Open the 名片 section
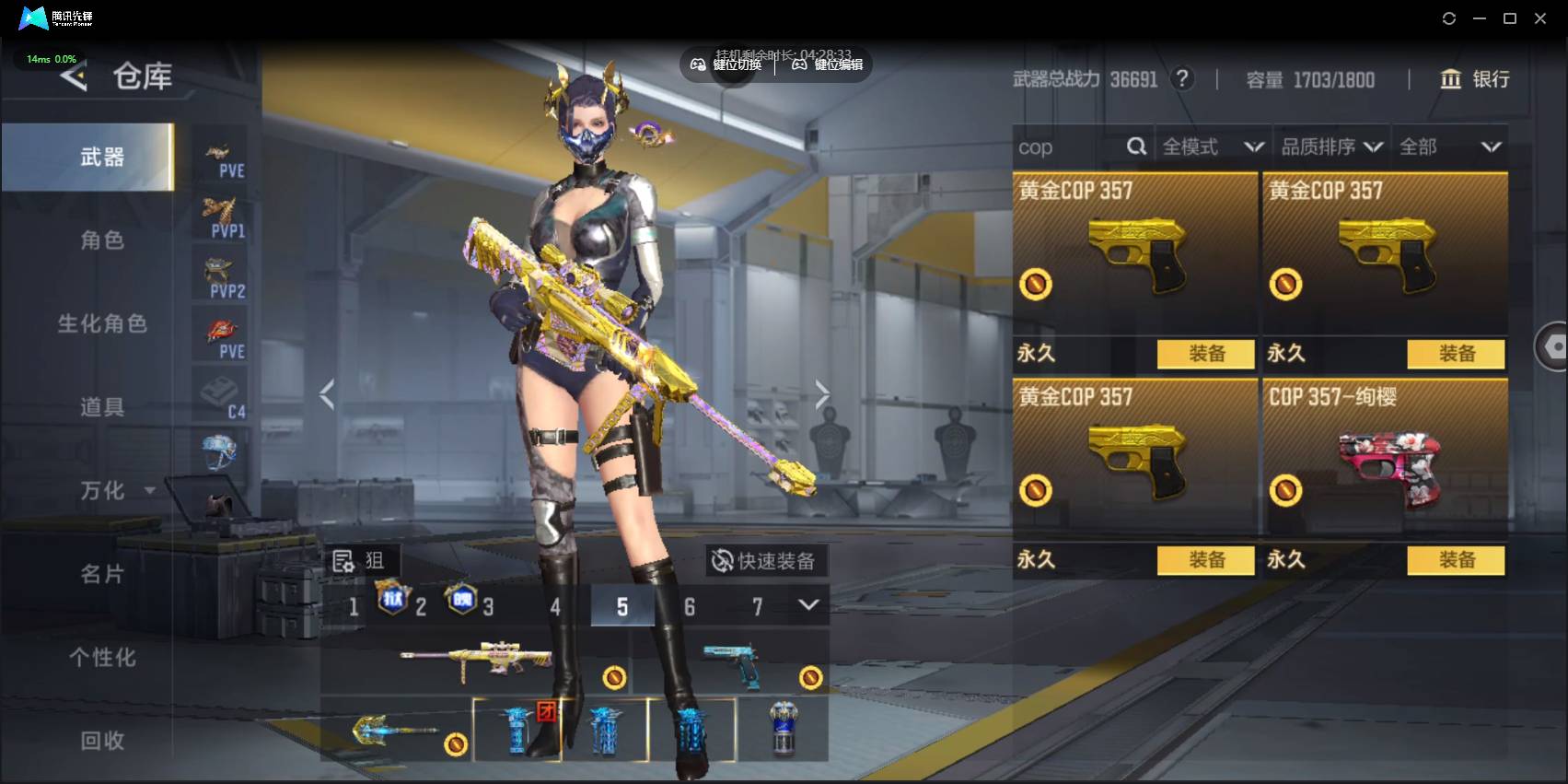The height and width of the screenshot is (784, 1568). [101, 574]
